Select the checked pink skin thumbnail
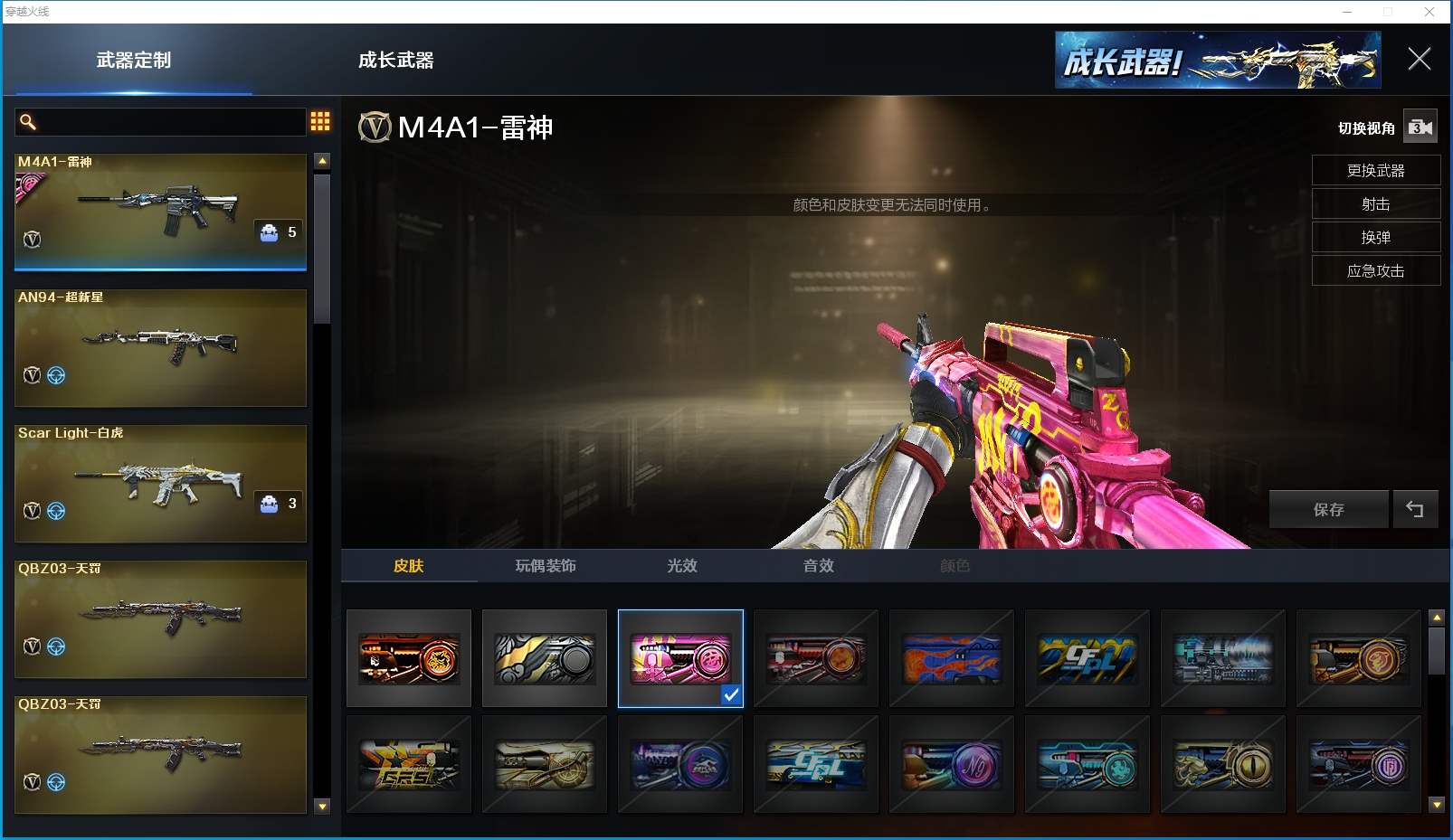This screenshot has height=840, width=1453. [680, 657]
